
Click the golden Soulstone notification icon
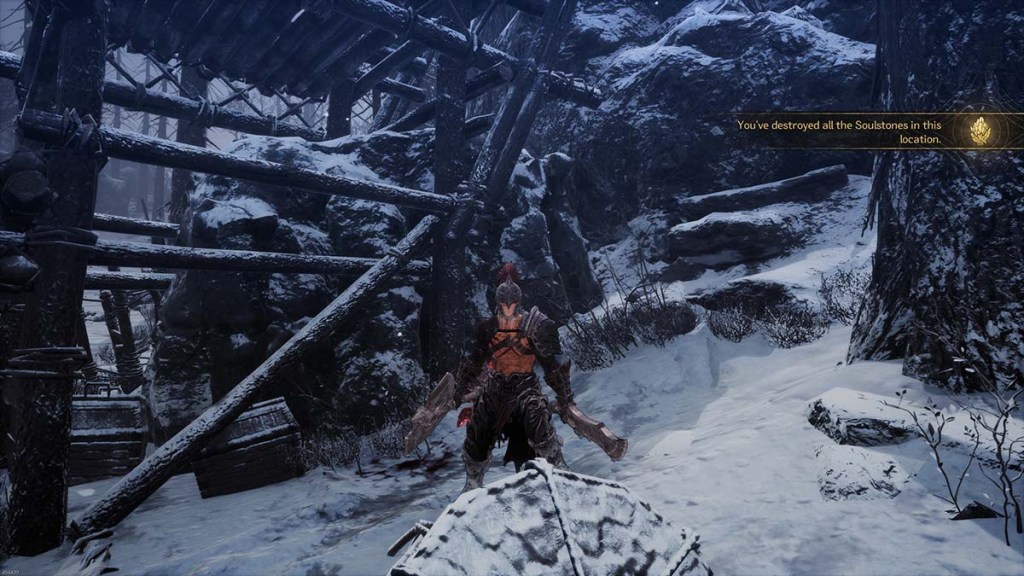[981, 131]
